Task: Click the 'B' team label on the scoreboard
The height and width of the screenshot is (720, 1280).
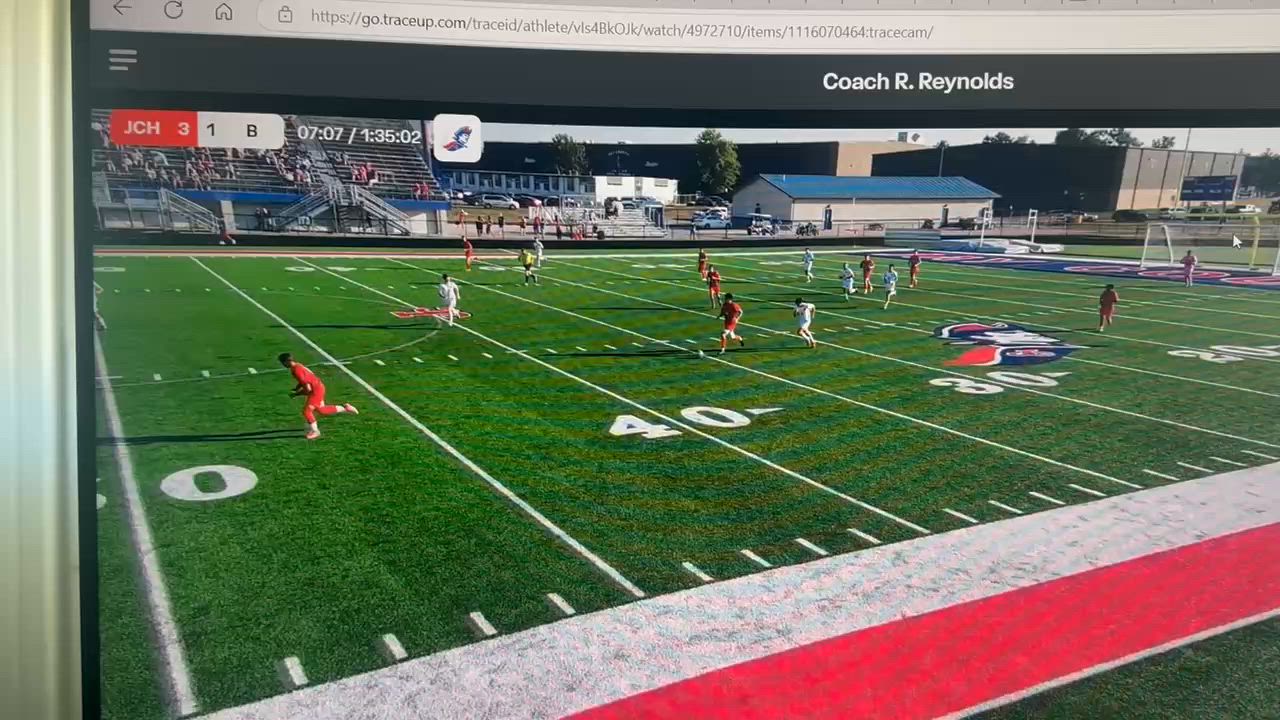Action: [x=251, y=130]
